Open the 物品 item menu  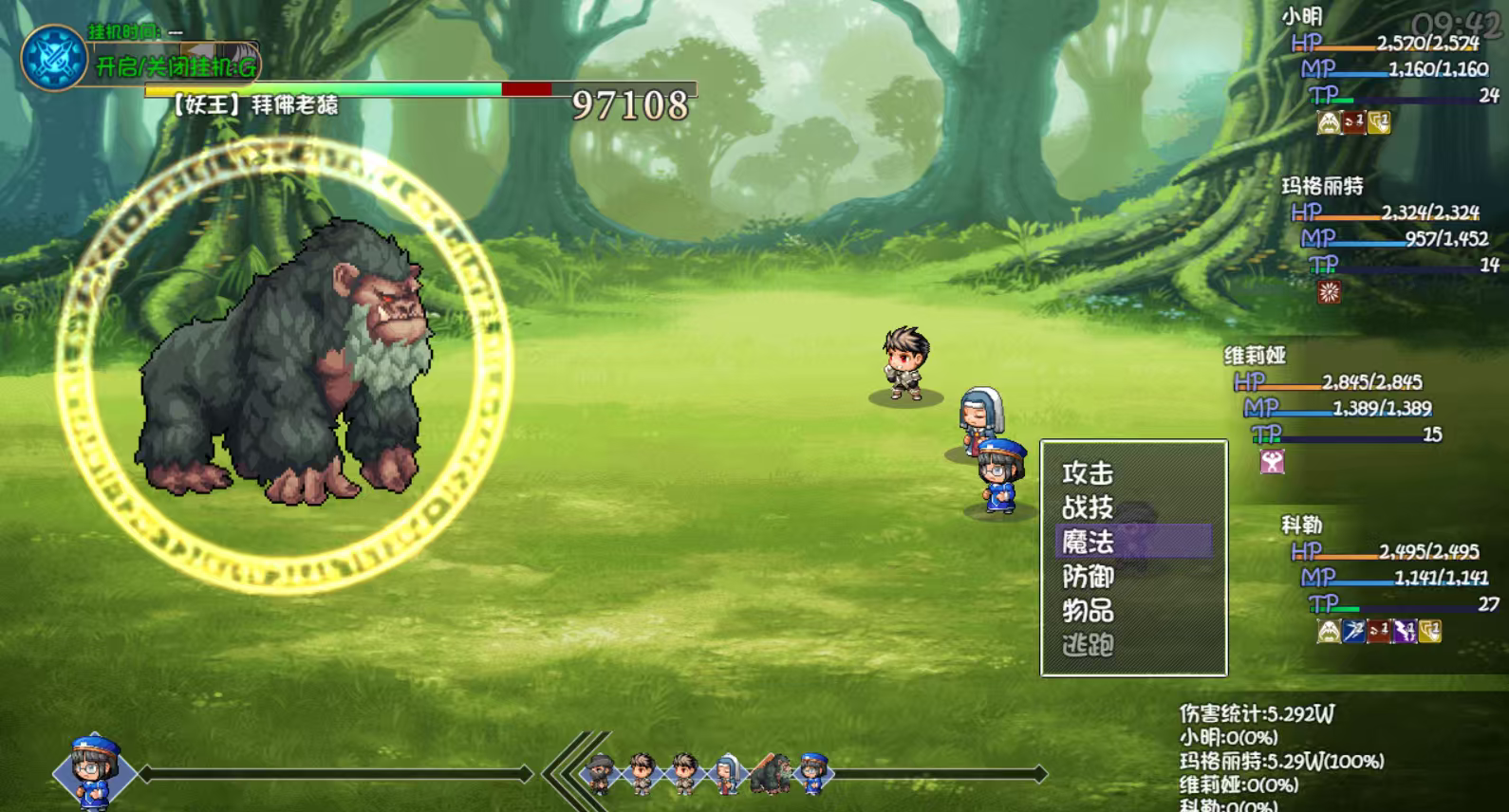pos(1088,610)
